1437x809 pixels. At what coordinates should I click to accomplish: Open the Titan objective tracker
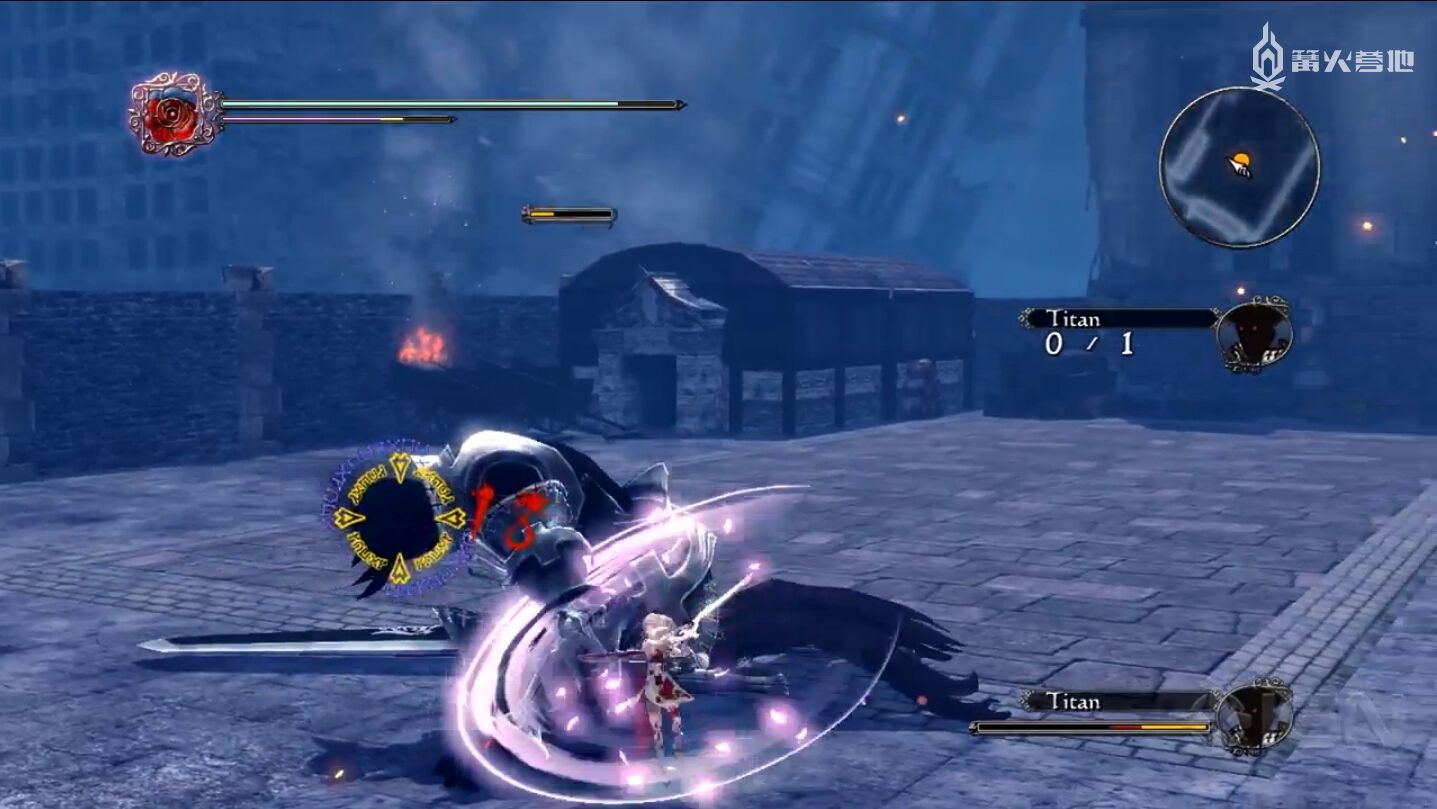1117,320
